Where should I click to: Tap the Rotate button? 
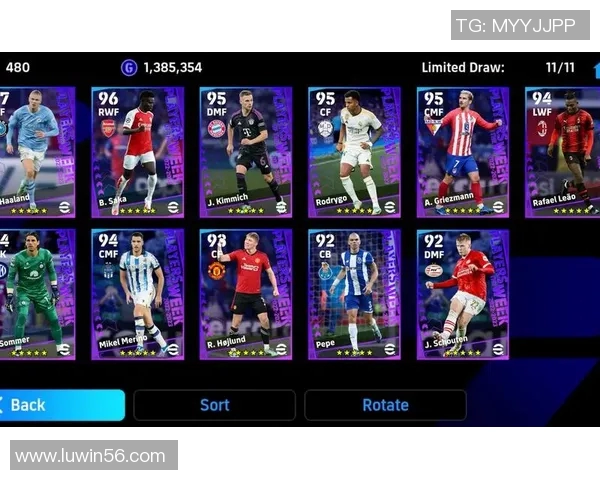point(385,405)
